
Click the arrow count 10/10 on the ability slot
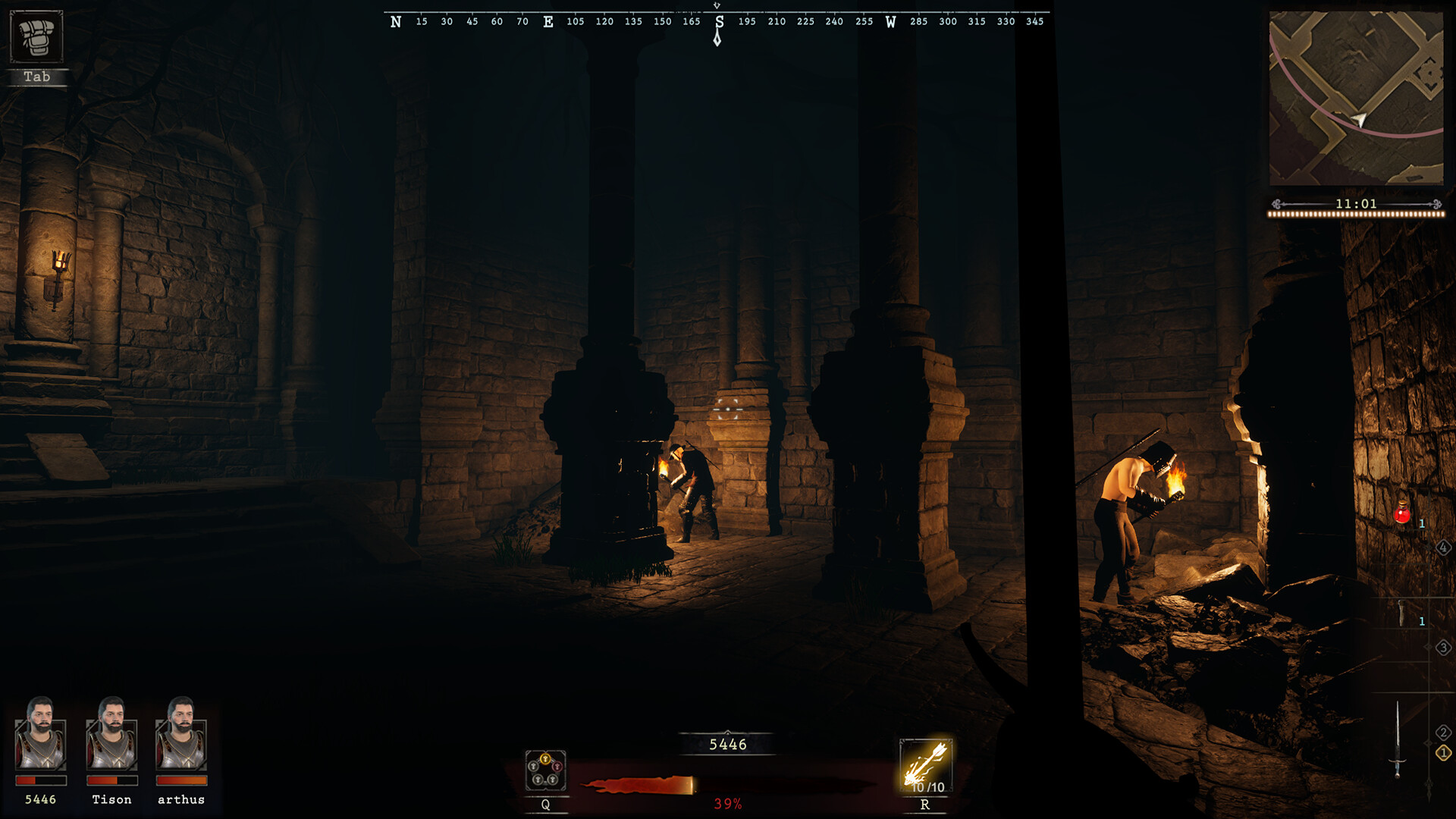click(x=927, y=787)
